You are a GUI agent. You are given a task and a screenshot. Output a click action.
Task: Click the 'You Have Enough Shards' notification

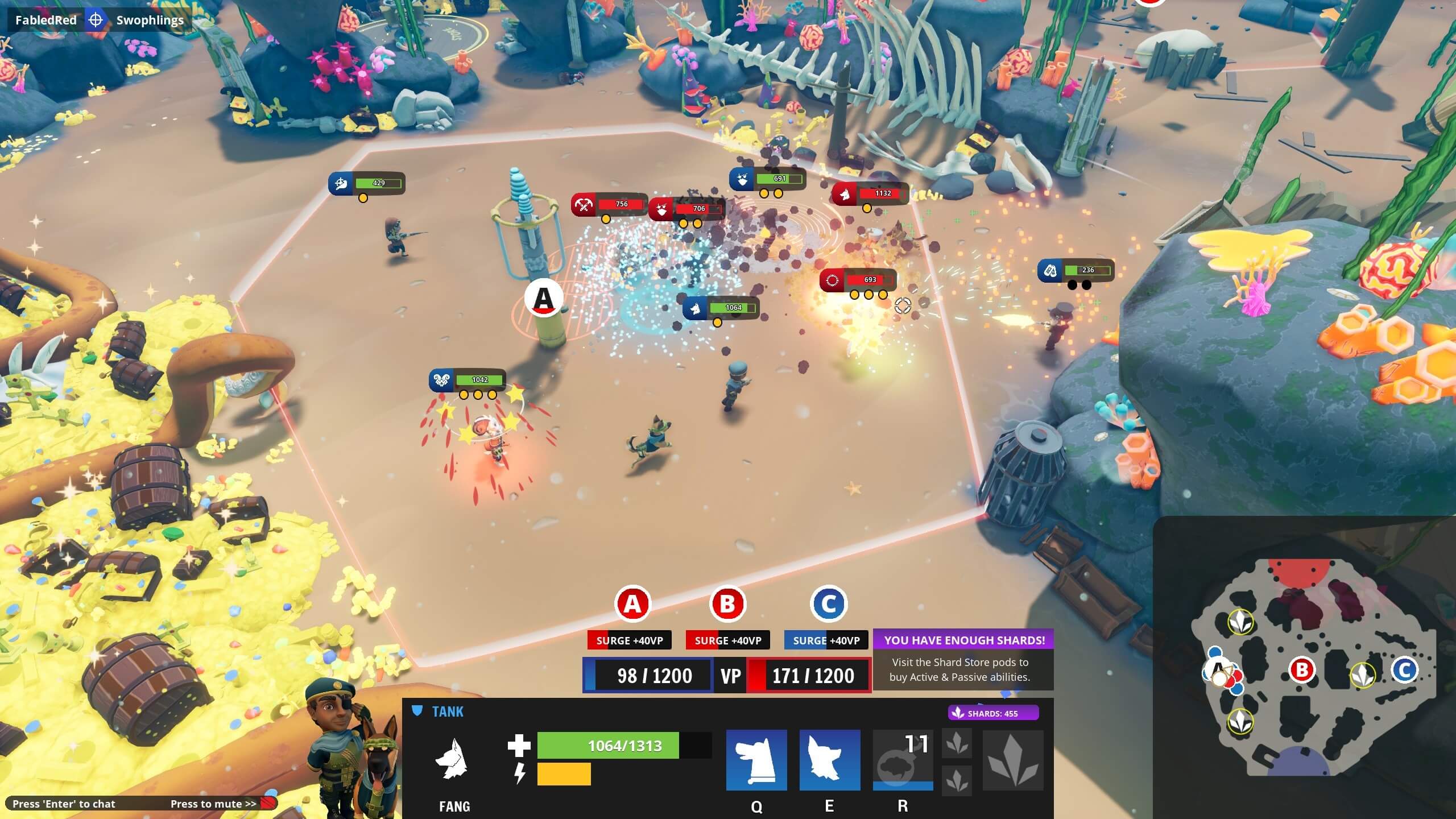pos(963,659)
